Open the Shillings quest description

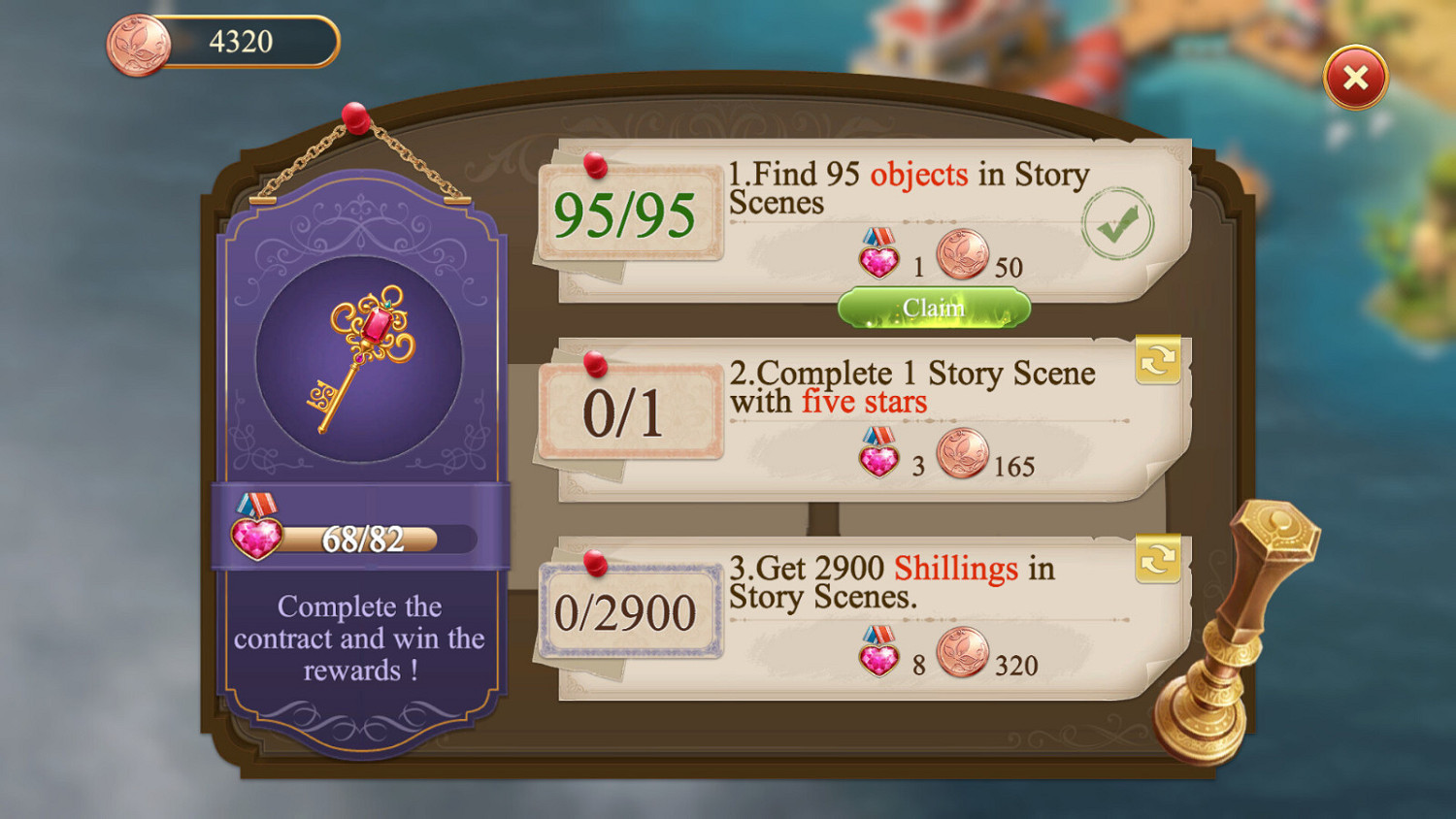(x=893, y=582)
